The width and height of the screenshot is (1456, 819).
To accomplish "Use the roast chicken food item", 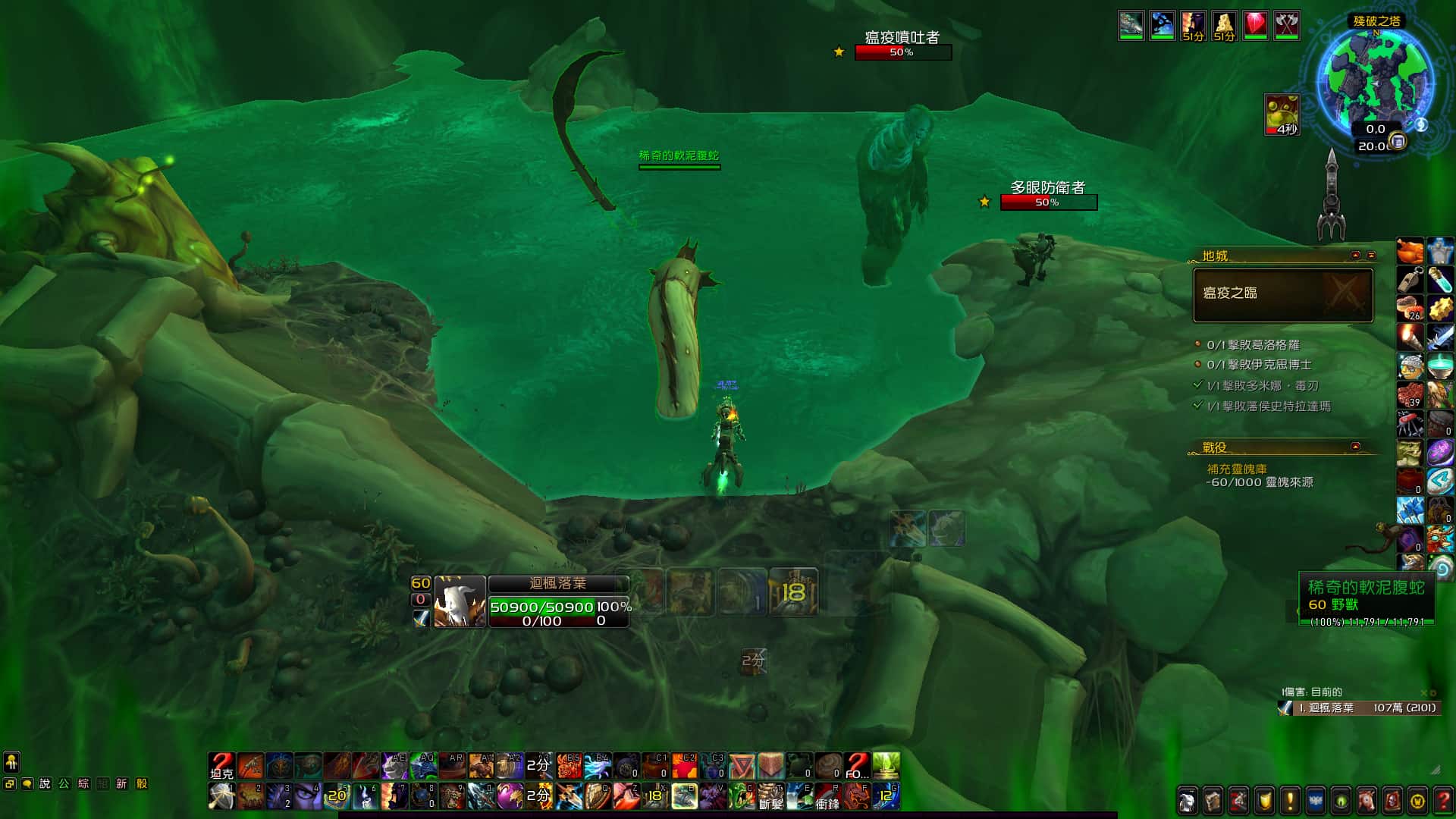I will (x=1410, y=251).
